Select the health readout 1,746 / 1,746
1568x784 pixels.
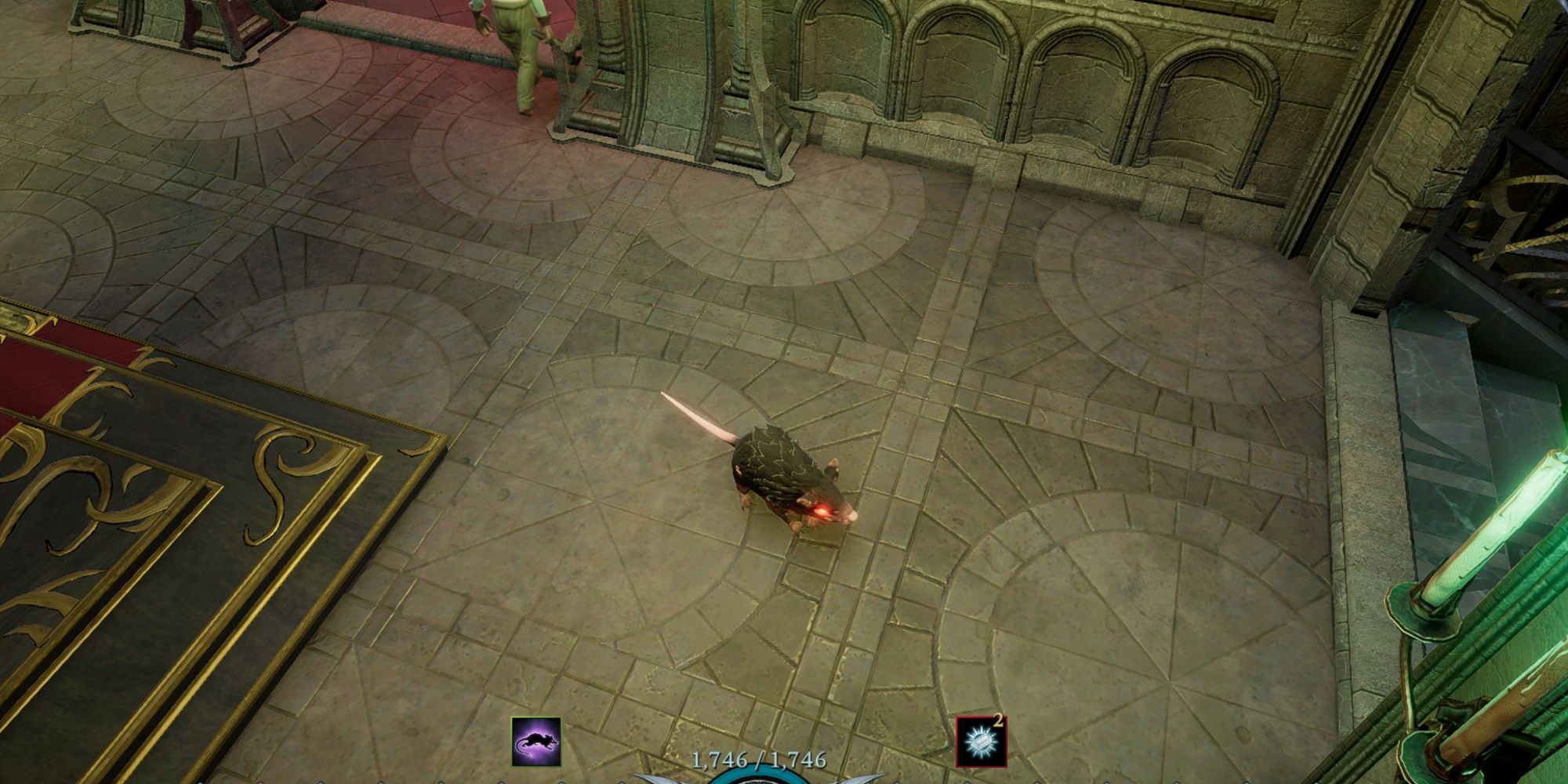coord(759,757)
